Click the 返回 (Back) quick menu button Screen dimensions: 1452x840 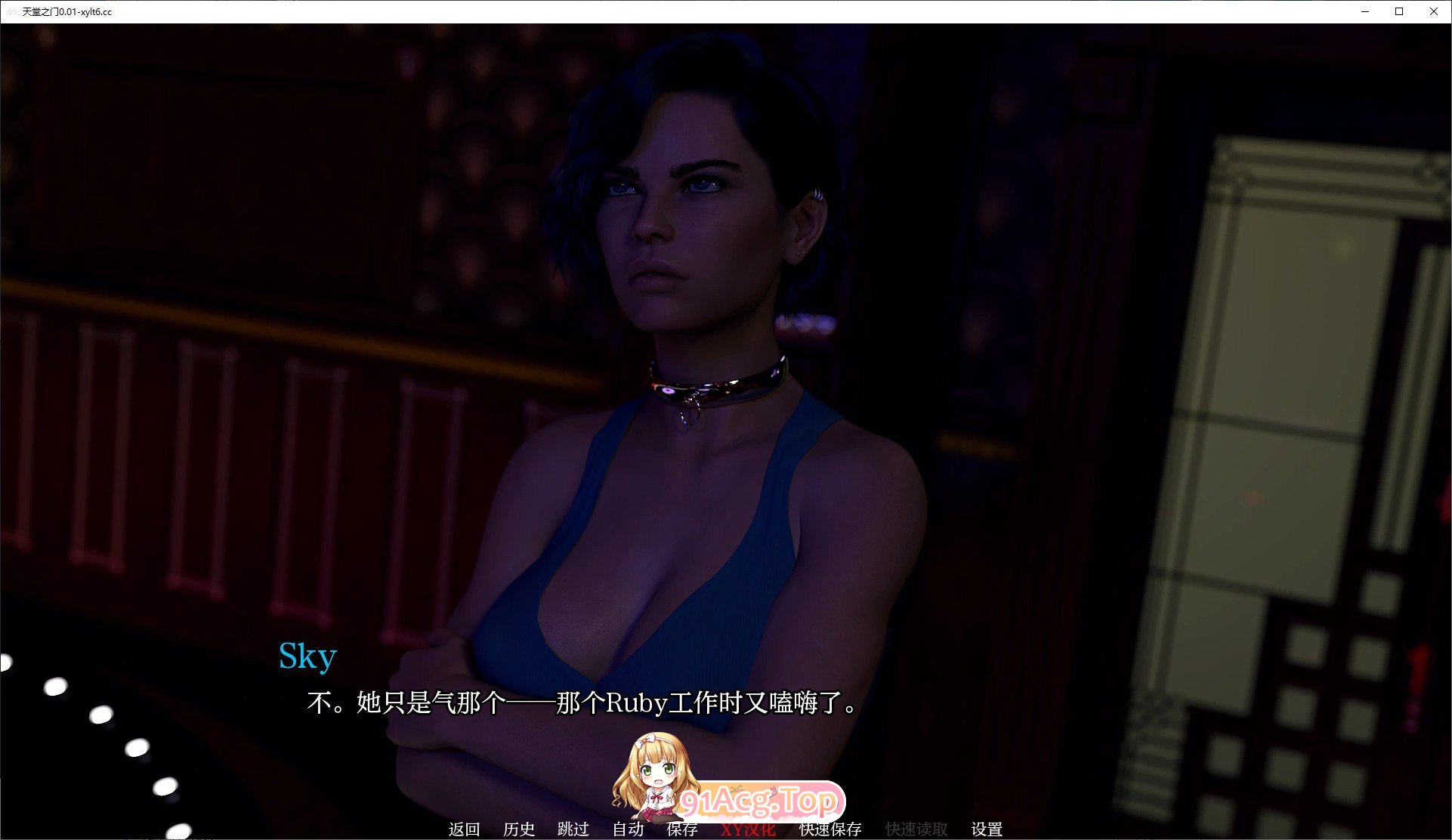click(x=464, y=829)
